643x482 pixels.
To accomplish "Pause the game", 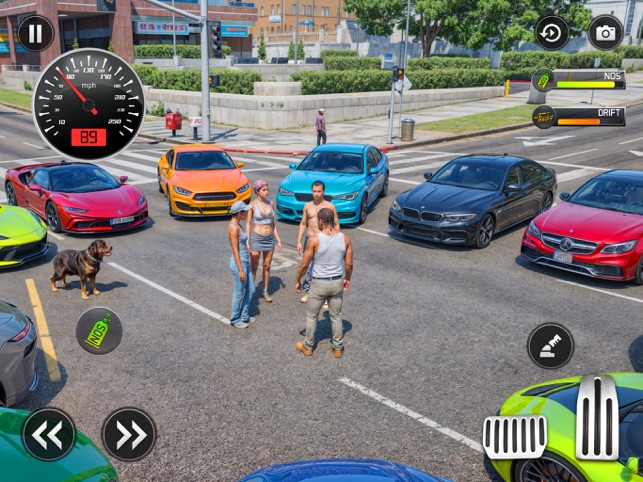I will (x=36, y=33).
